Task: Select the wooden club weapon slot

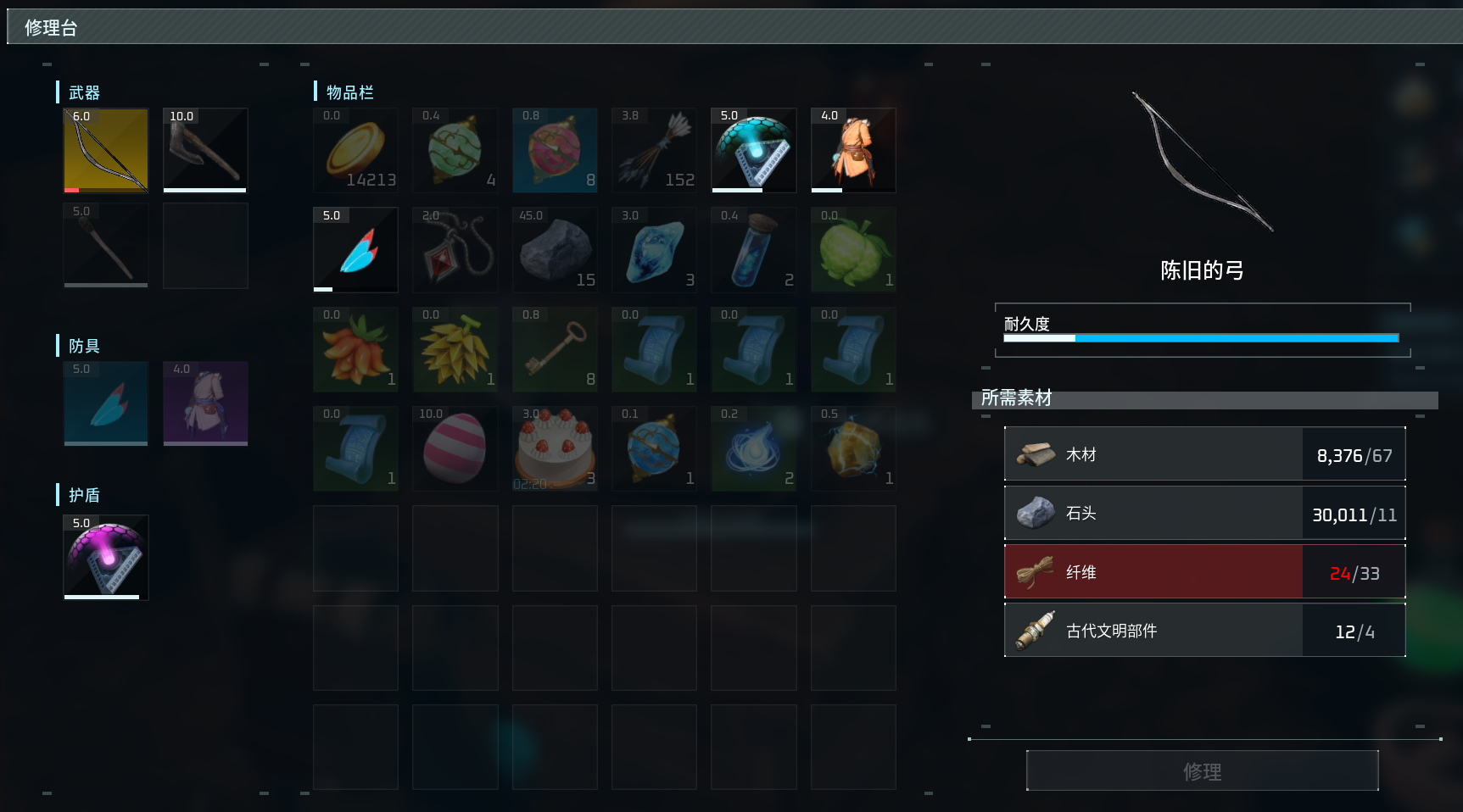Action: [x=106, y=246]
